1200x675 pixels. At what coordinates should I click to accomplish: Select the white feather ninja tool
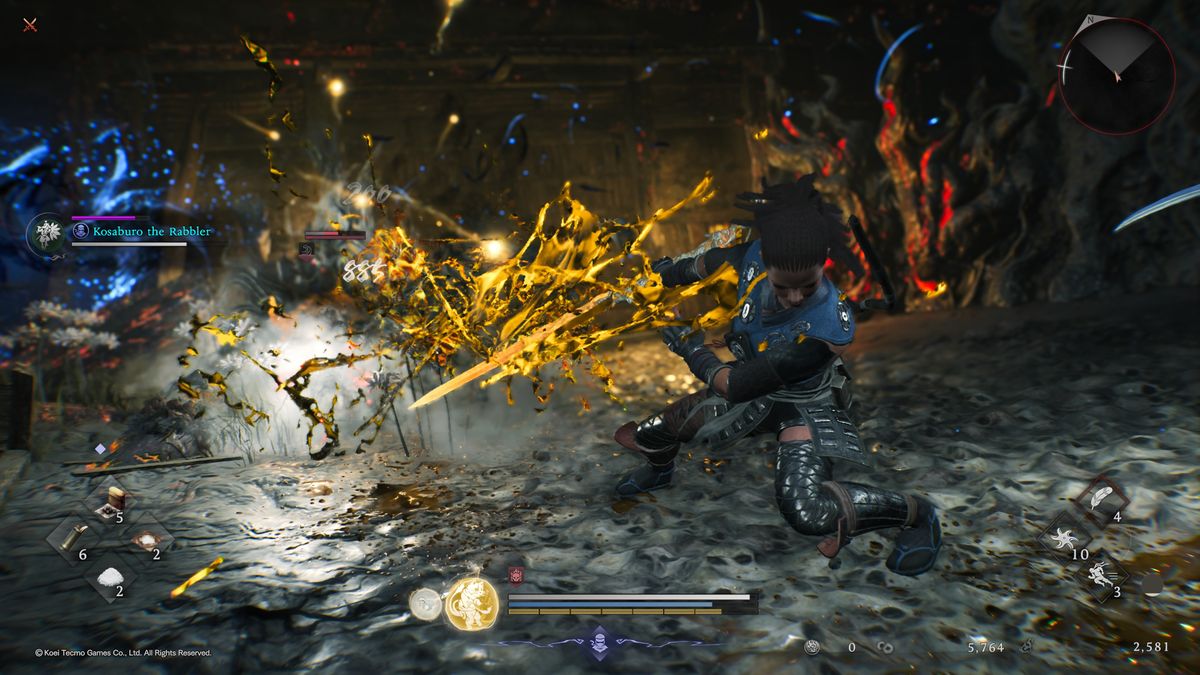coord(1099,500)
